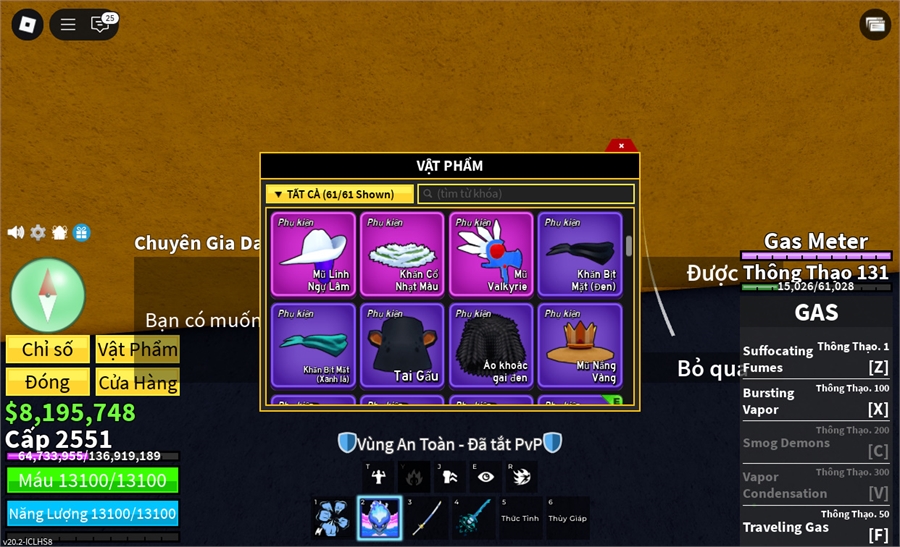Select the Áo khoác gai đen coat
Image resolution: width=900 pixels, height=547 pixels.
pyautogui.click(x=492, y=345)
